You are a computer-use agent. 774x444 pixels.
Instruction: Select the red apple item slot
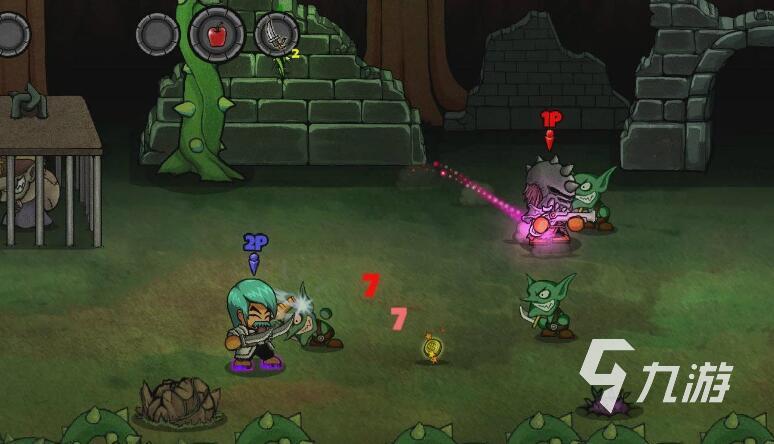tap(216, 35)
